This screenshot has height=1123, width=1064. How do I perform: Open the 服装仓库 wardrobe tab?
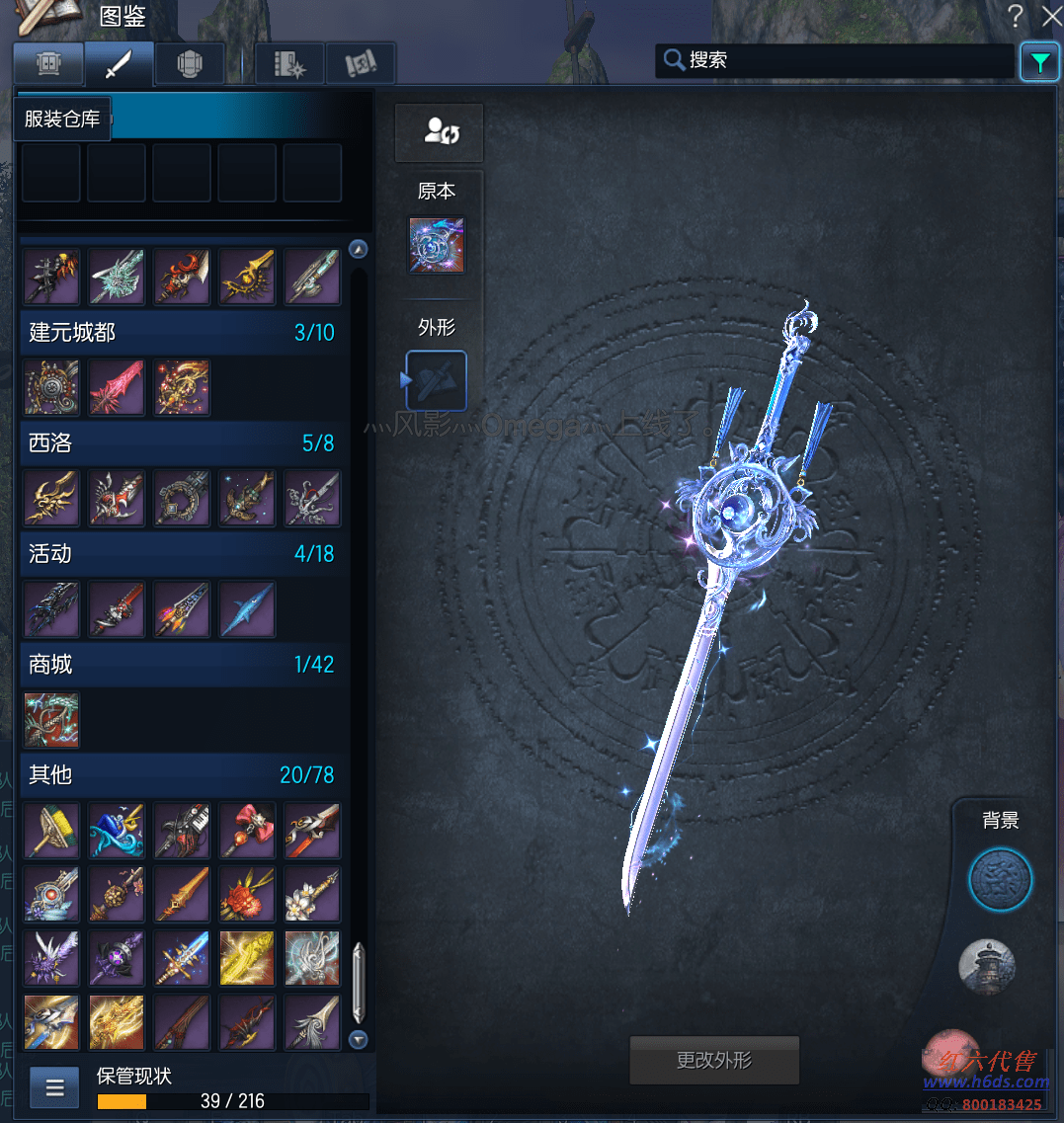(47, 65)
